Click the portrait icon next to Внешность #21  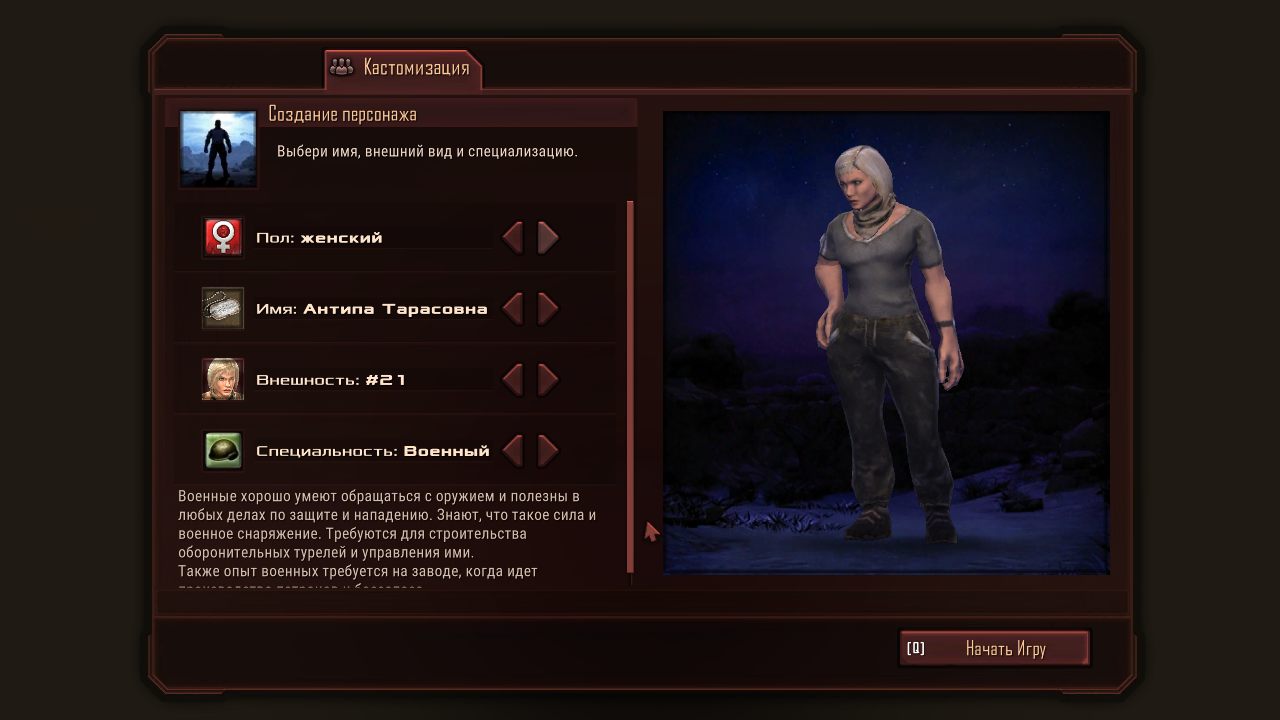(x=221, y=379)
